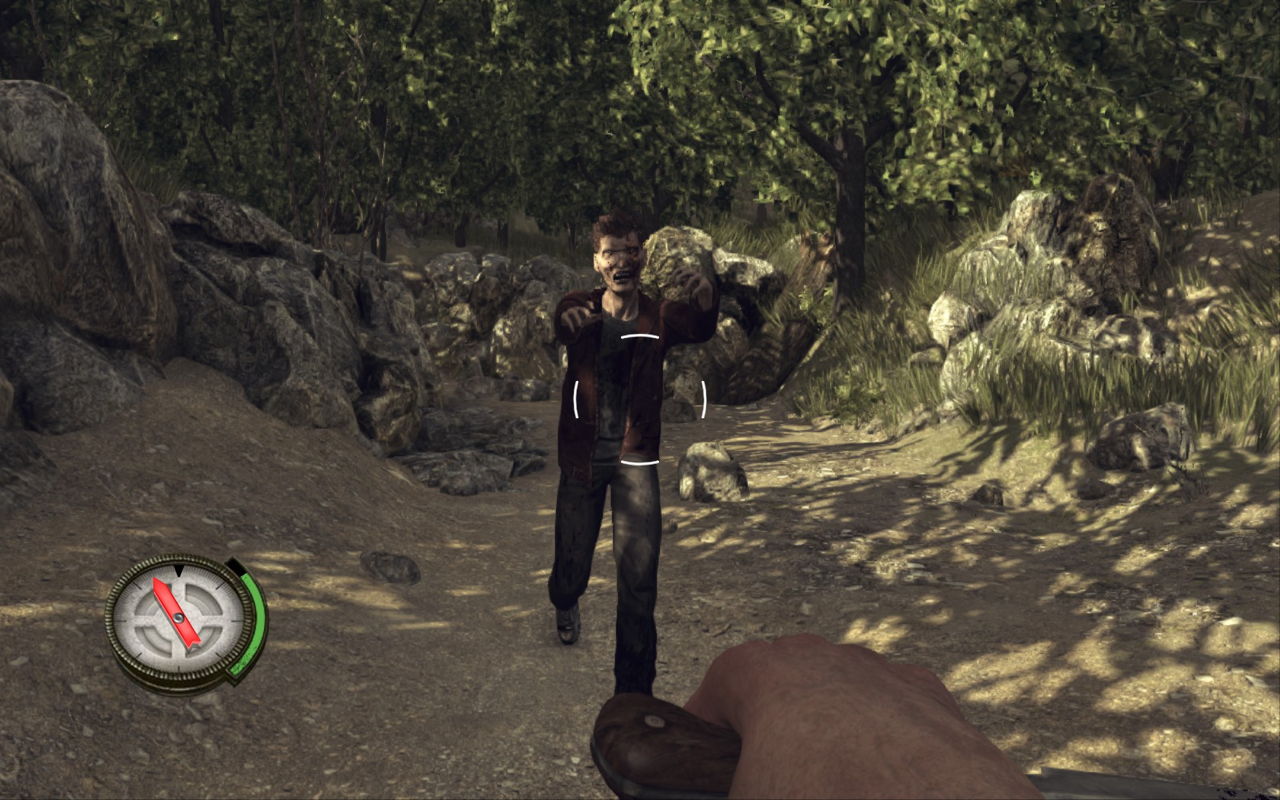The width and height of the screenshot is (1280, 800).
Task: Click the bottom bracket of the aiming reticle
Action: pos(642,460)
